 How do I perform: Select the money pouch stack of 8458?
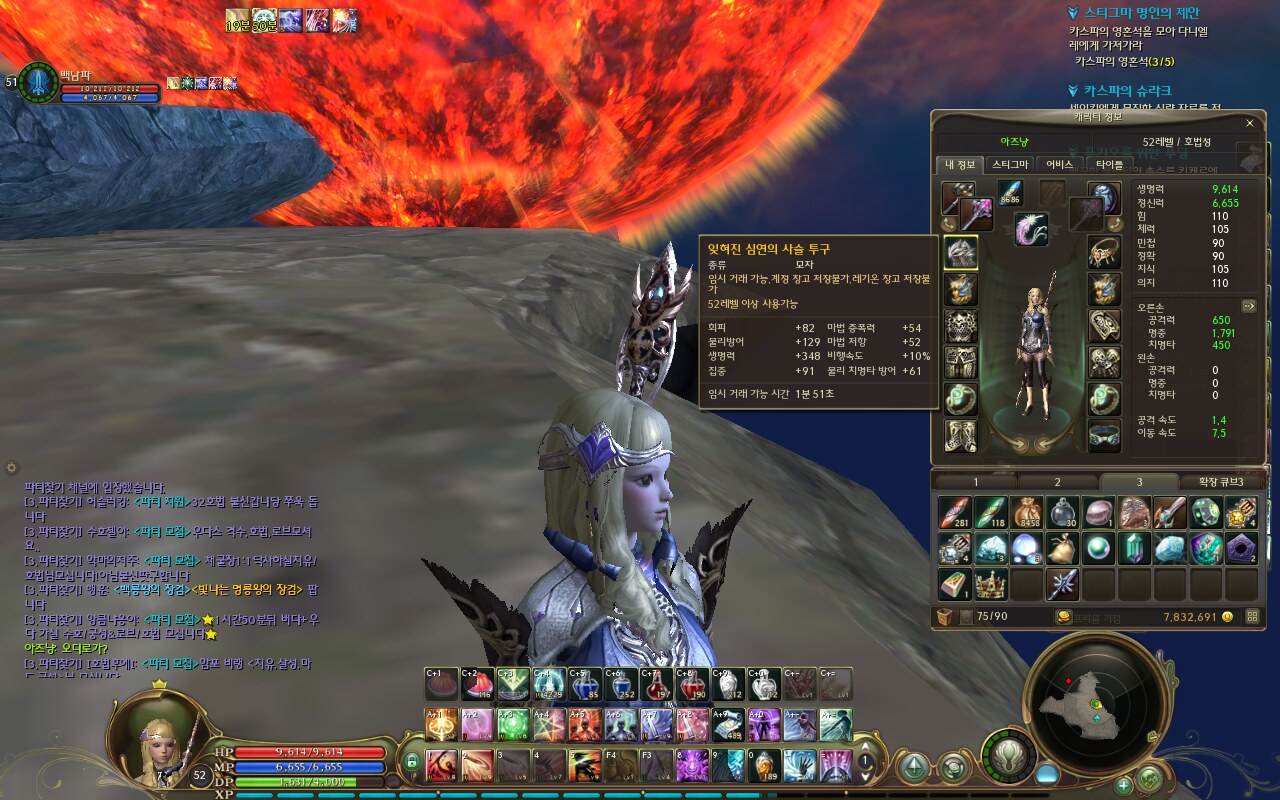(1026, 512)
